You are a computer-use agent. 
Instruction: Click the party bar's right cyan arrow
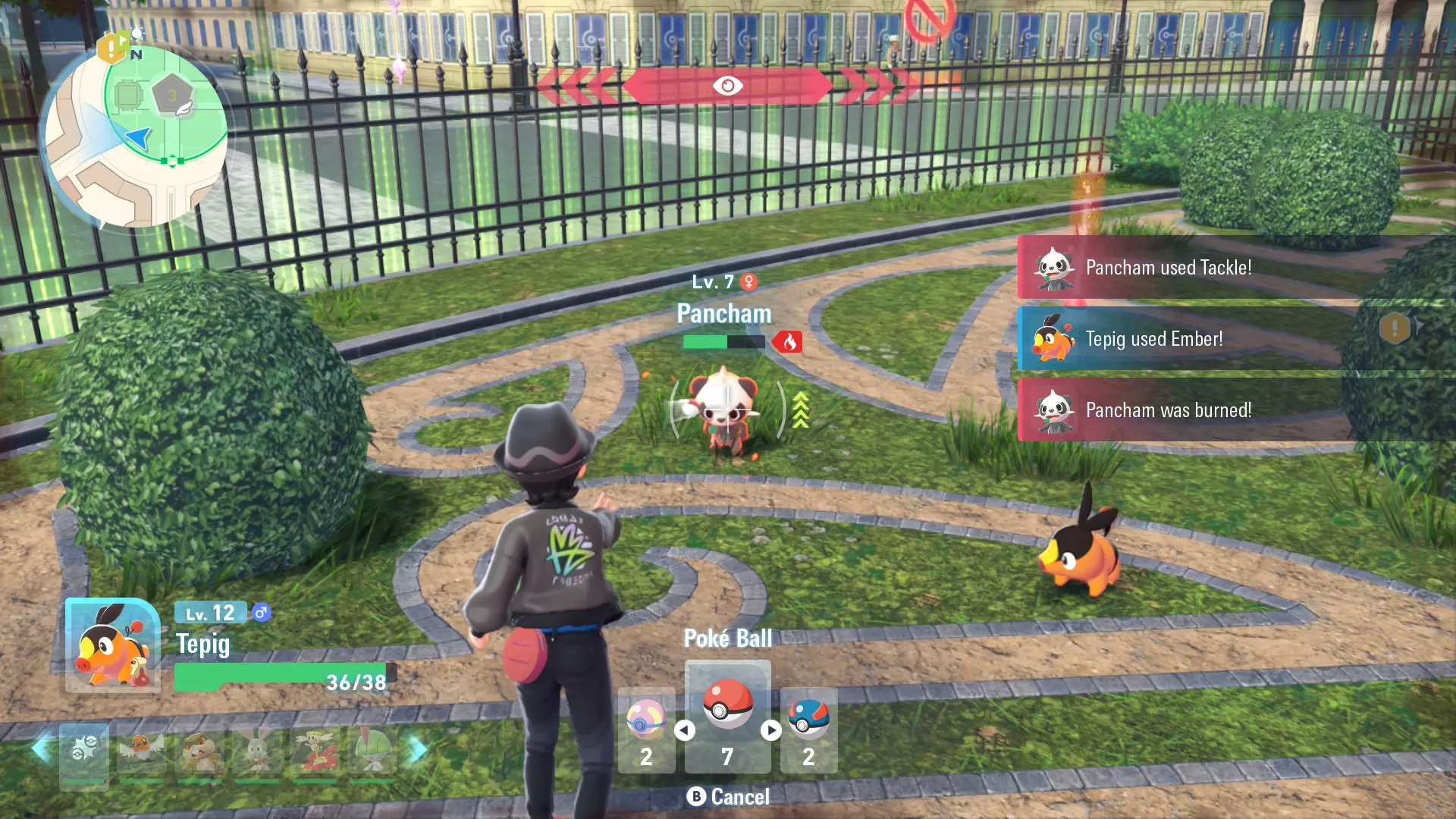418,749
